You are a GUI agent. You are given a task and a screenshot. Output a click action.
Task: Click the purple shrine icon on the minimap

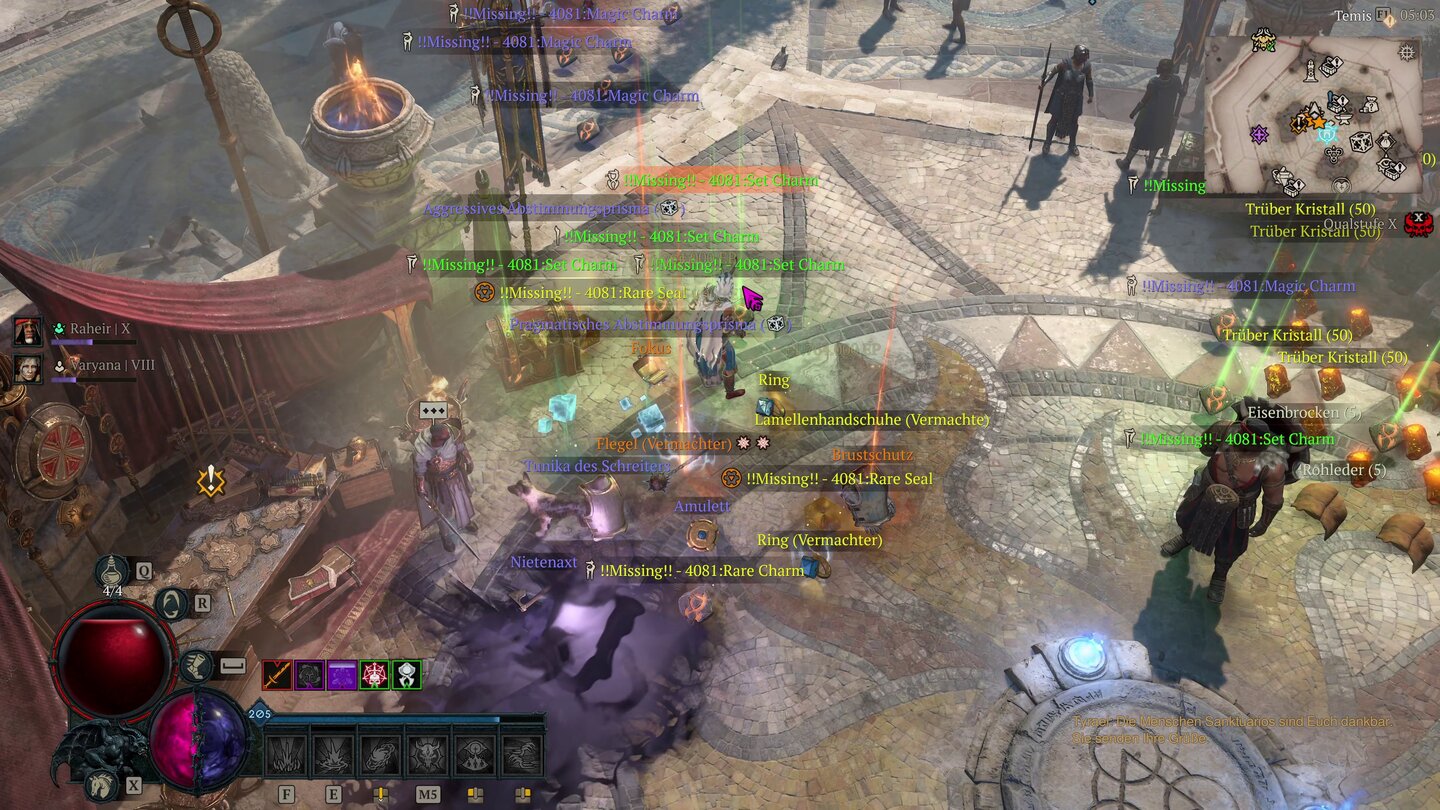pyautogui.click(x=1259, y=134)
